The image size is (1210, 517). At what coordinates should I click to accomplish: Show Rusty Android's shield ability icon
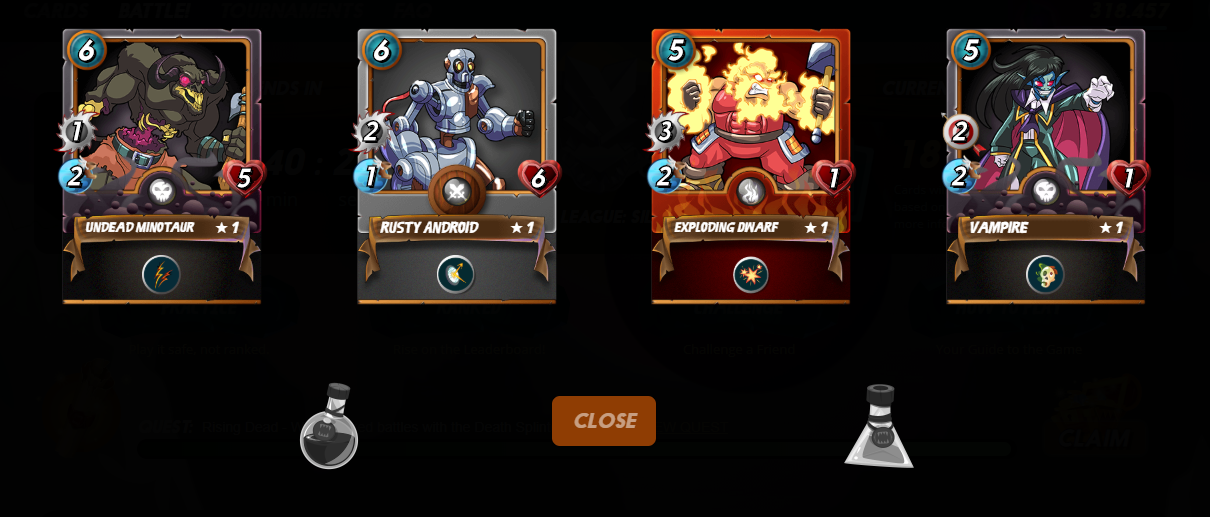[455, 274]
